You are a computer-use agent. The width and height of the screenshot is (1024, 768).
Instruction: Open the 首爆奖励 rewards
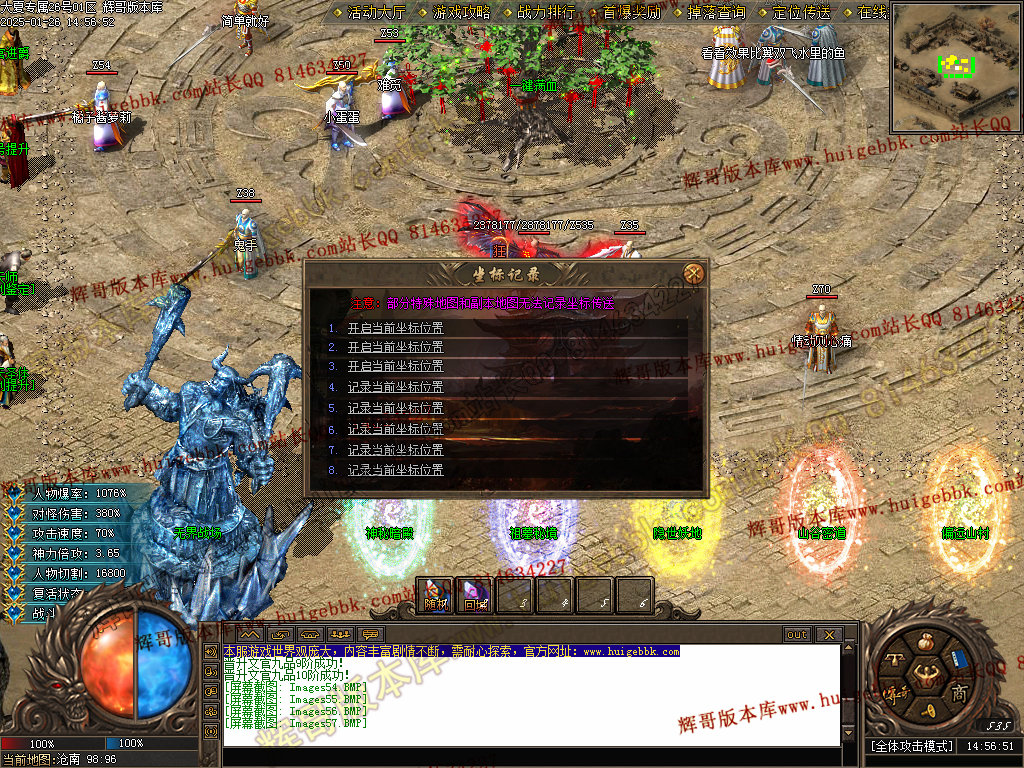tap(631, 13)
